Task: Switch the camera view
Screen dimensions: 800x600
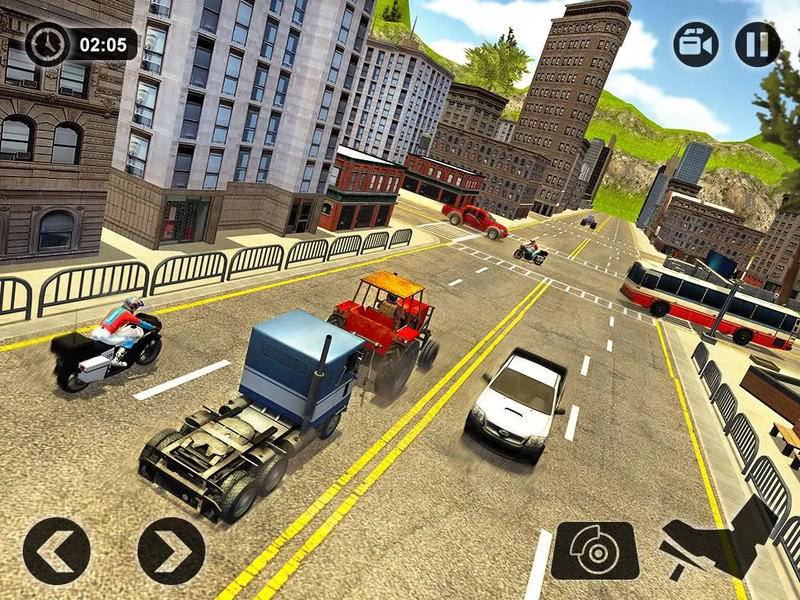Action: click(696, 44)
